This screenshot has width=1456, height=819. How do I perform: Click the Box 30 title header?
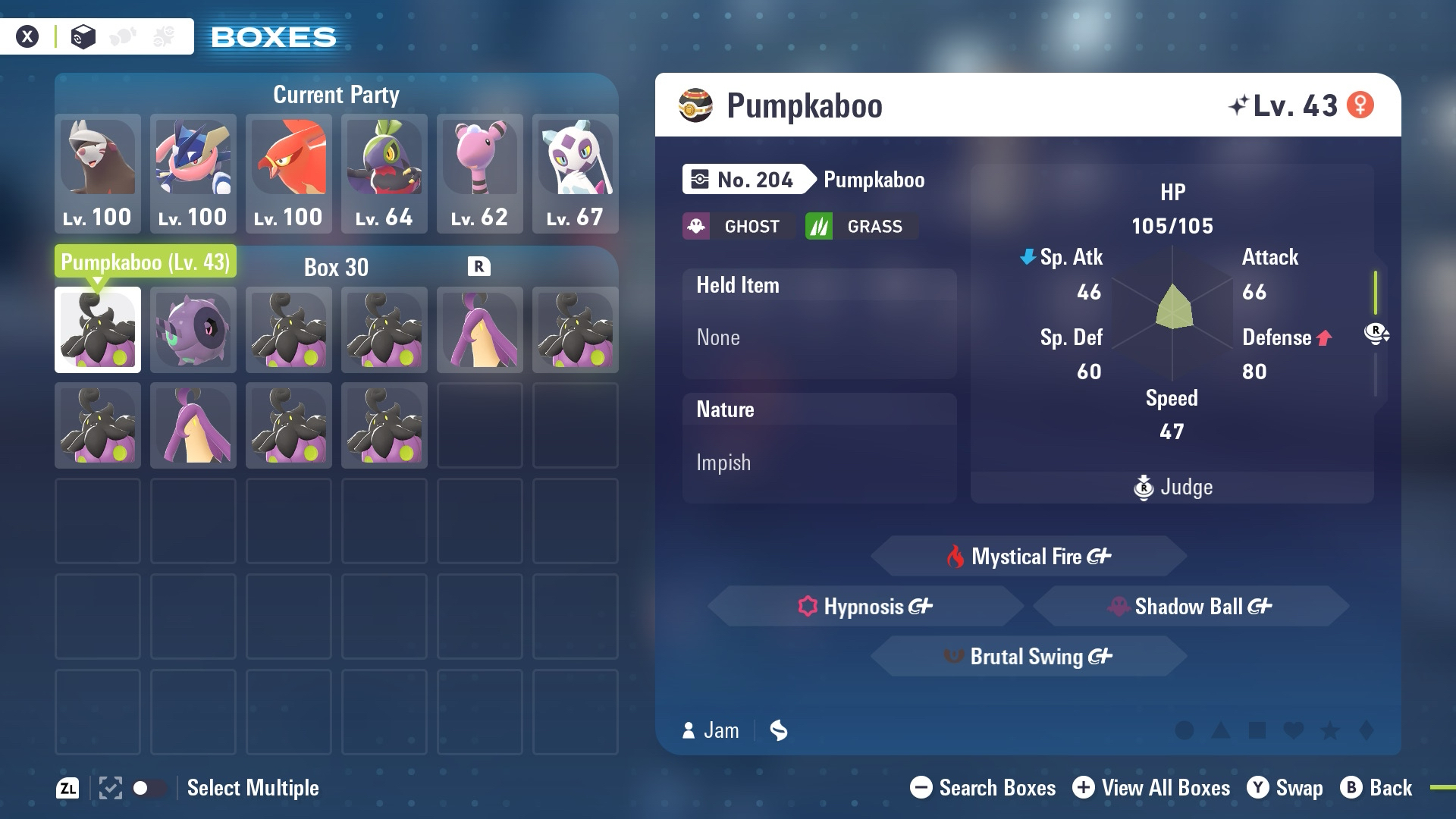pos(336,267)
